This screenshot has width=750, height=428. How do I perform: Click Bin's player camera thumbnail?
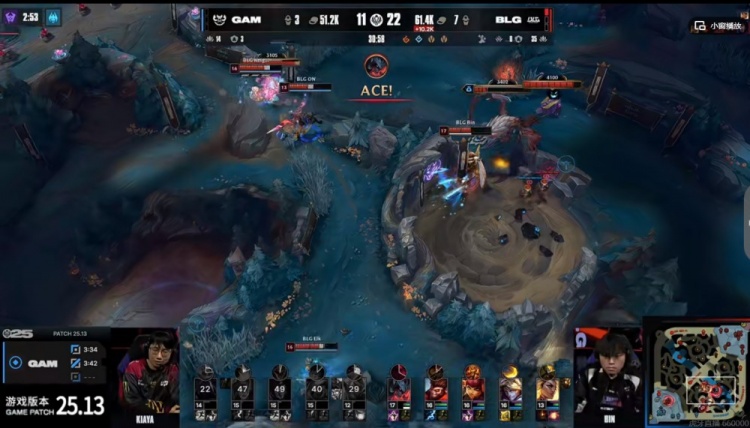coord(607,370)
